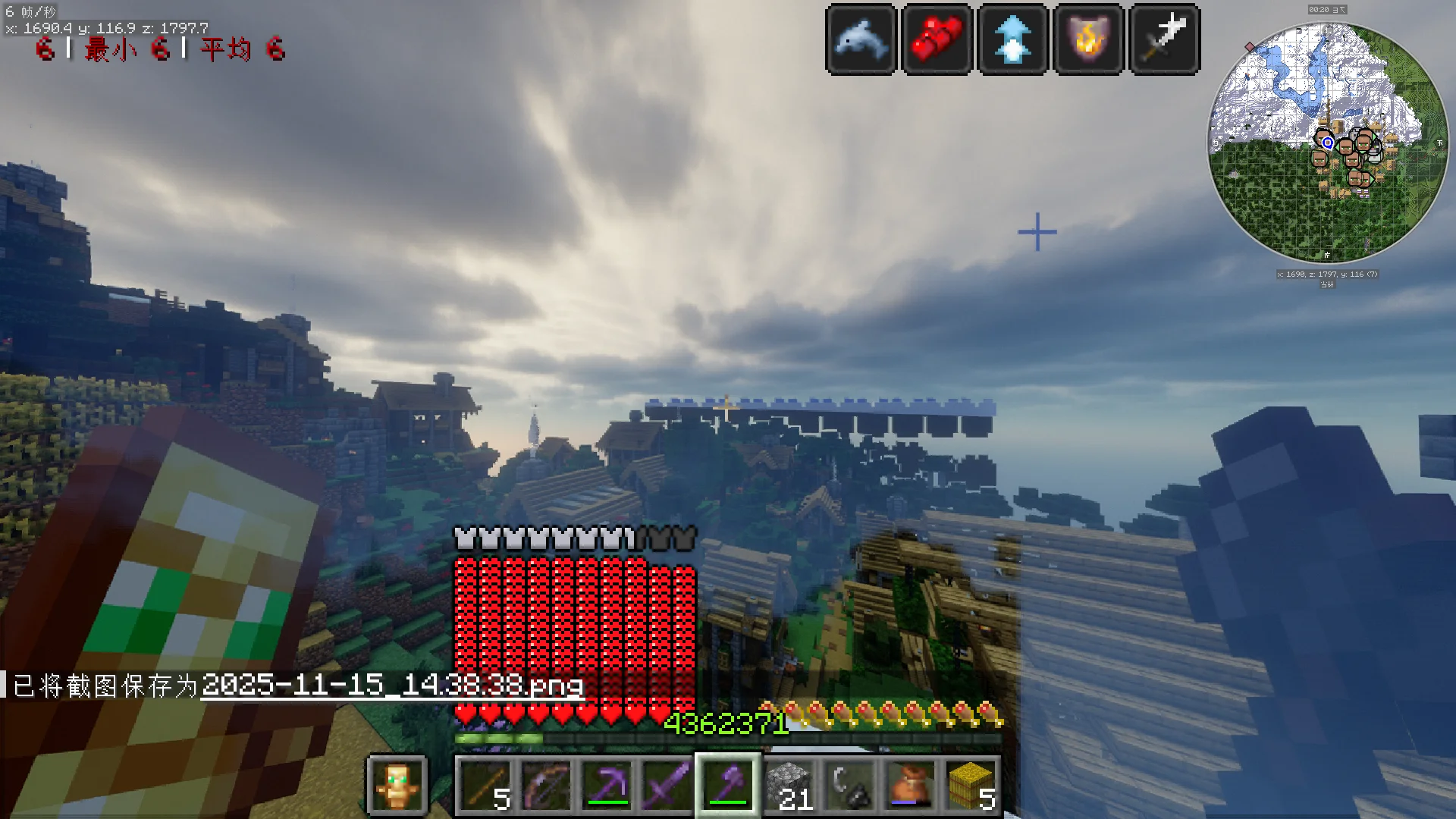
Task: Click the red hearts health boost icon
Action: point(937,39)
